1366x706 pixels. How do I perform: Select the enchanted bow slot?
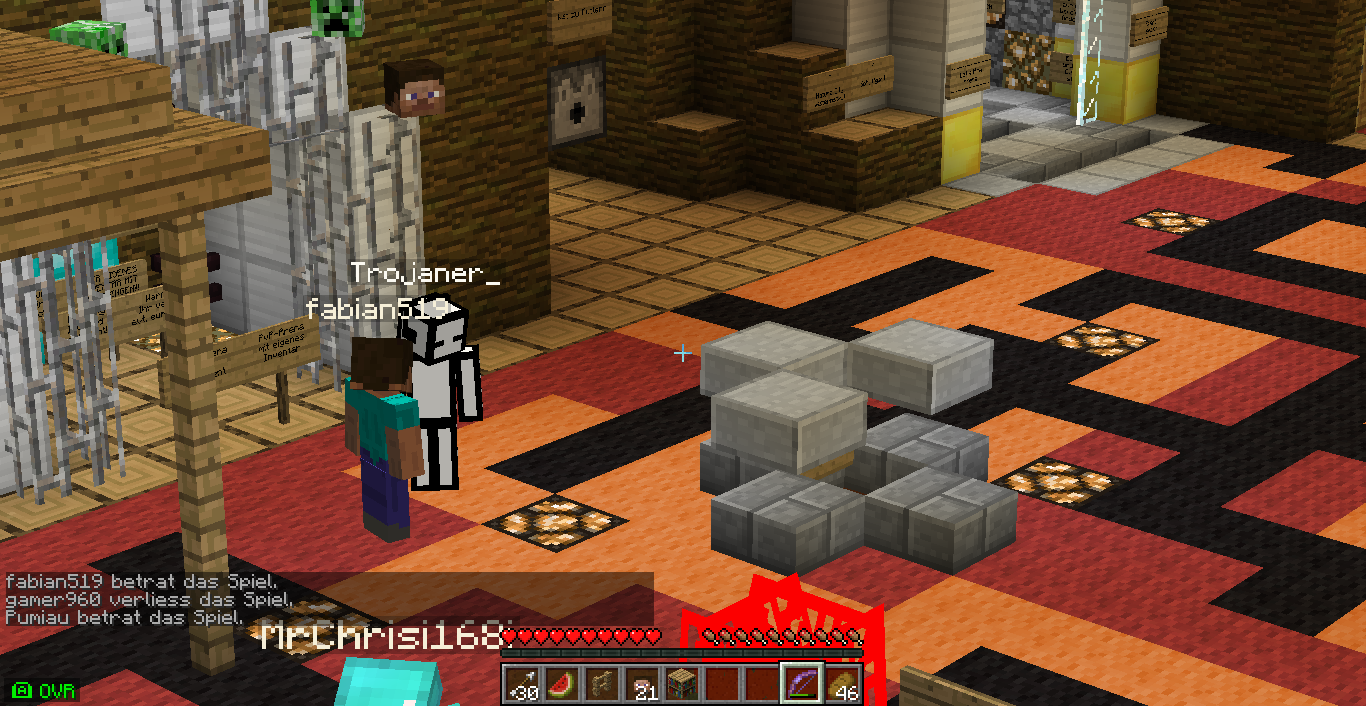[x=801, y=684]
